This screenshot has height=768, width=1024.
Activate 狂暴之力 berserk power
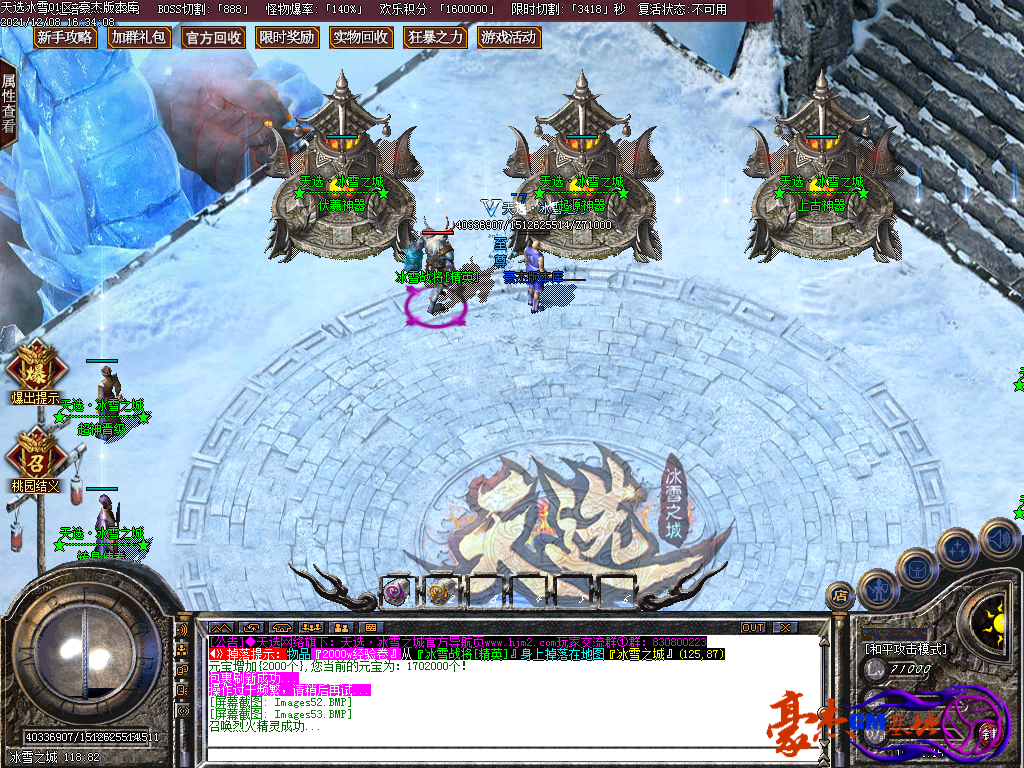coord(436,38)
